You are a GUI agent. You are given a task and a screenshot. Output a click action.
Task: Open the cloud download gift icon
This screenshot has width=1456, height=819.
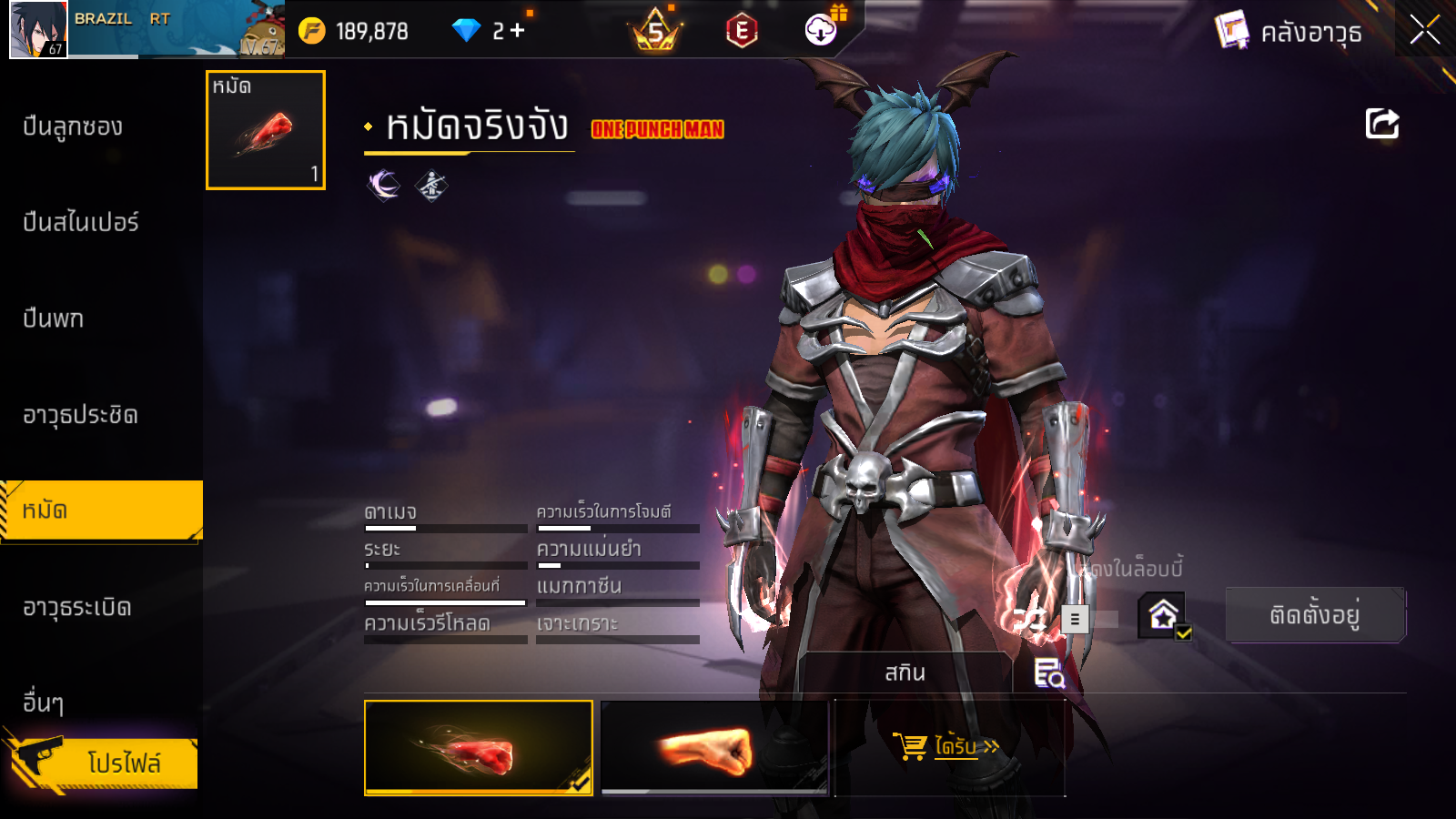coord(822,30)
